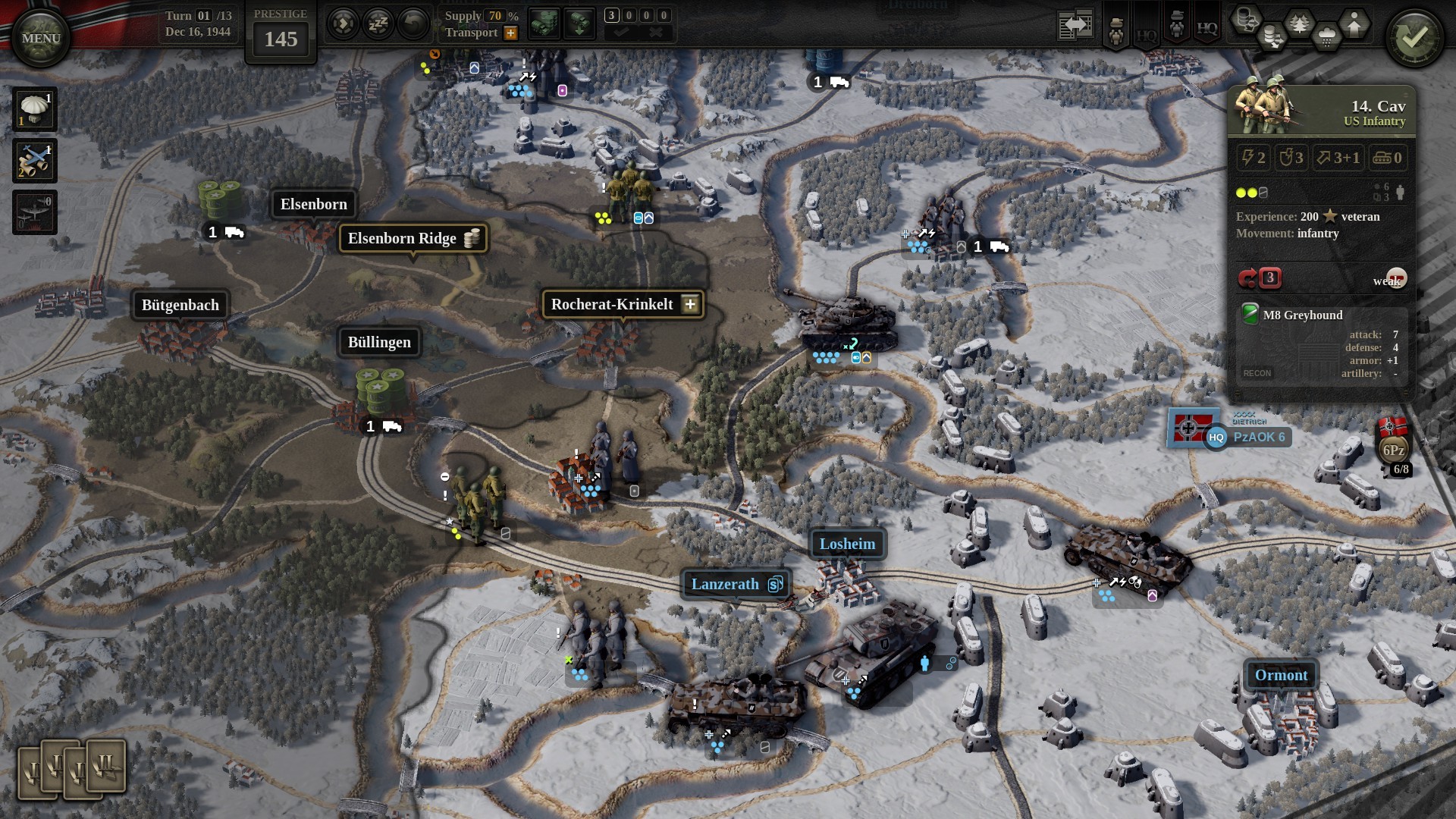The width and height of the screenshot is (1456, 819).
Task: End the turn with the checkmark button
Action: [x=1414, y=38]
